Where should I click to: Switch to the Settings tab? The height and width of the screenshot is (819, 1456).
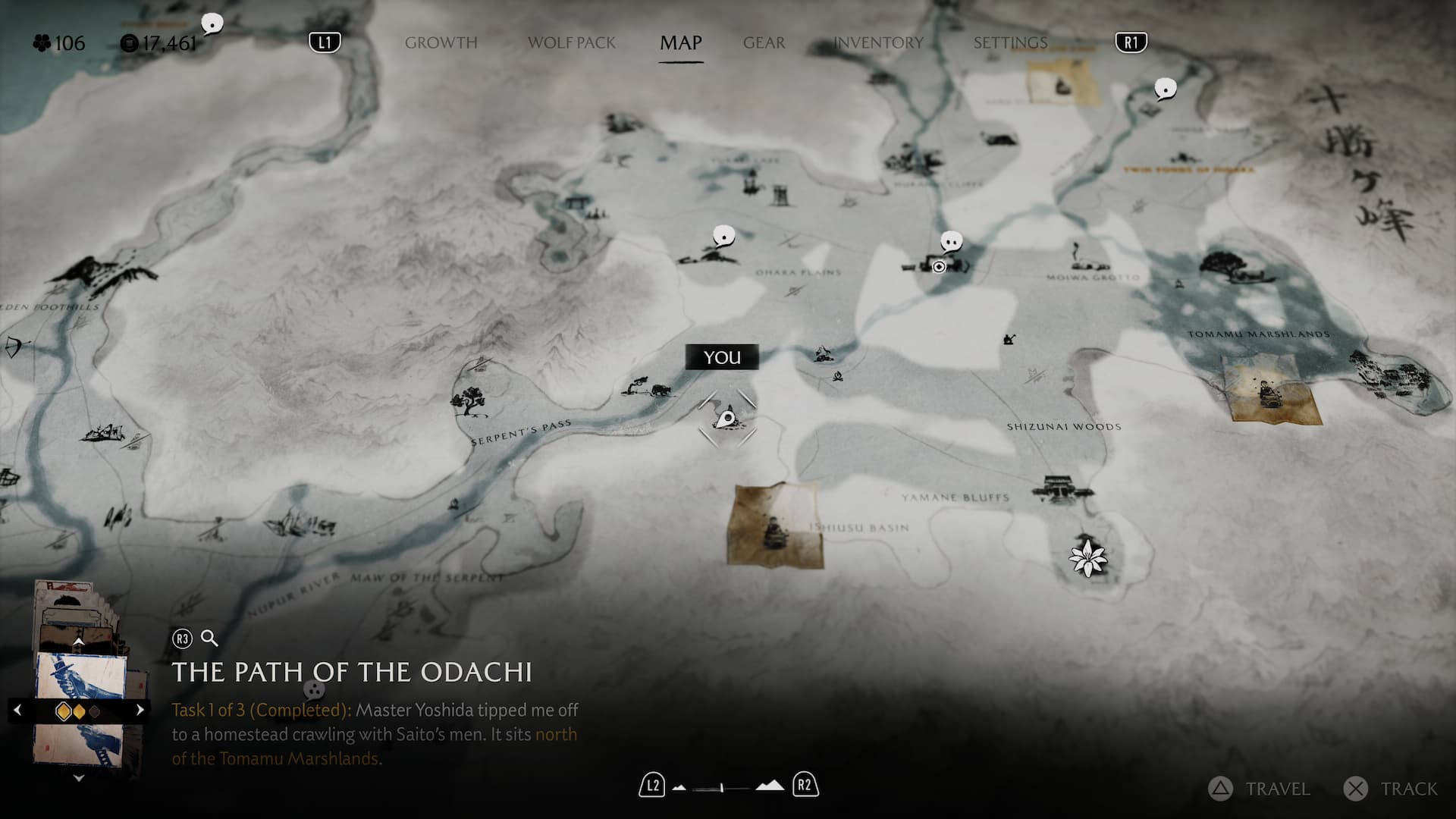tap(1010, 43)
